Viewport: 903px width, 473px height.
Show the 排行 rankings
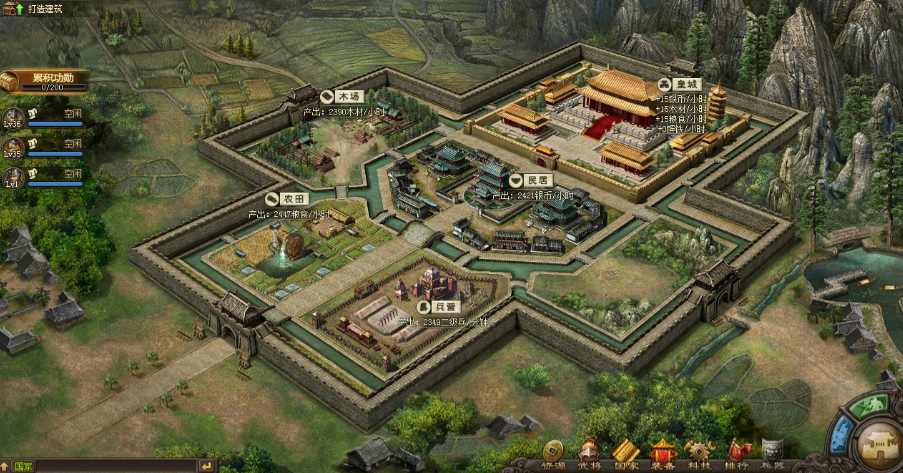click(x=736, y=453)
